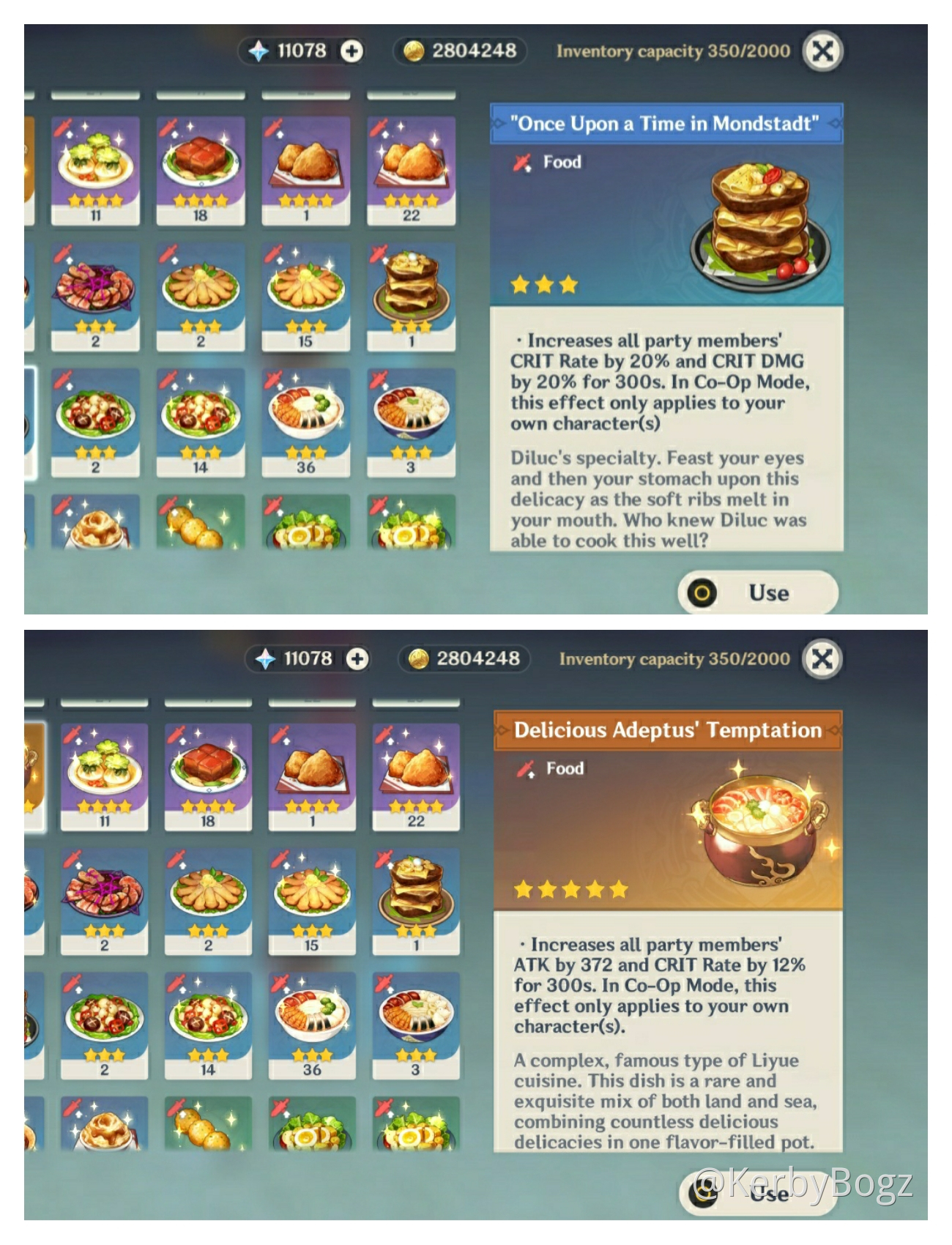This screenshot has width=952, height=1245.
Task: Click the Primogem currency icon
Action: [x=259, y=51]
